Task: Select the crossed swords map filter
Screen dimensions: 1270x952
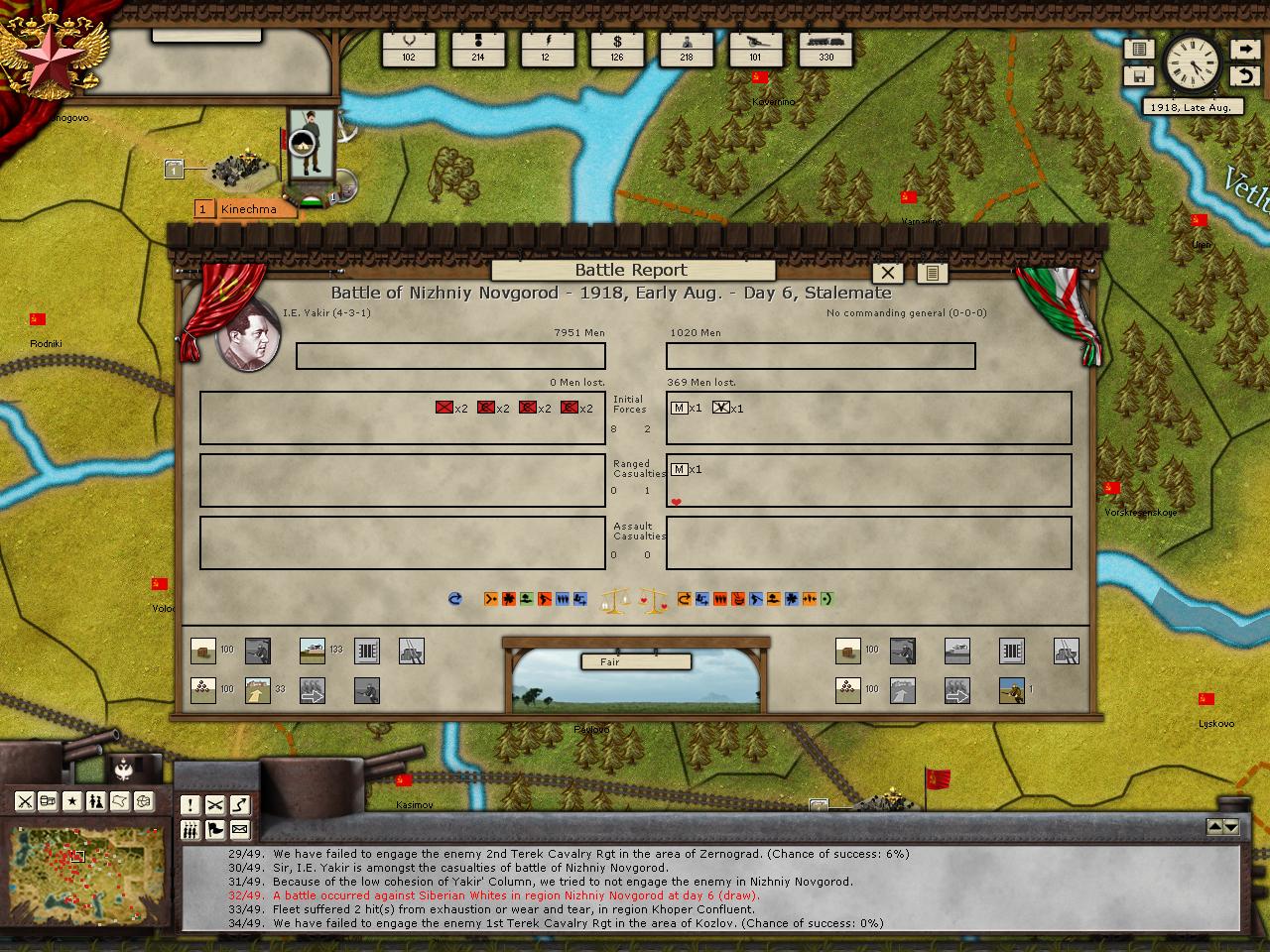Action: pyautogui.click(x=25, y=801)
